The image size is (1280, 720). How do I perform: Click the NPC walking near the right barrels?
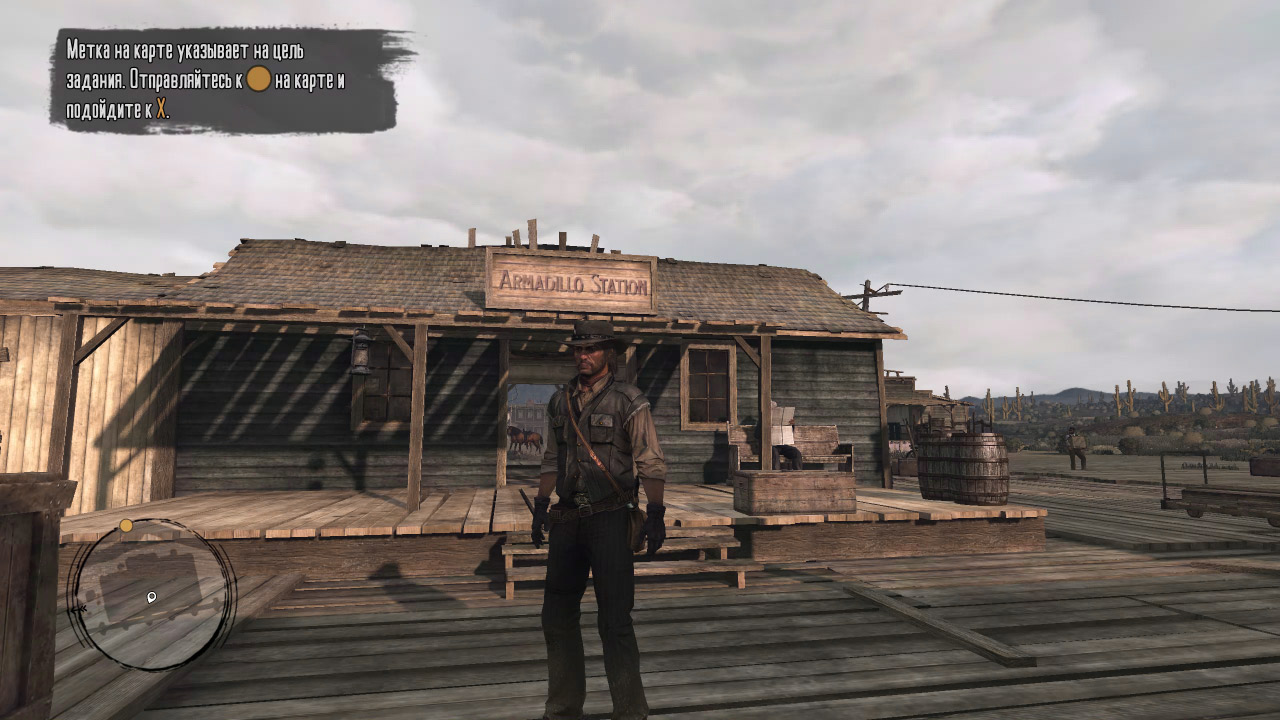(1075, 445)
